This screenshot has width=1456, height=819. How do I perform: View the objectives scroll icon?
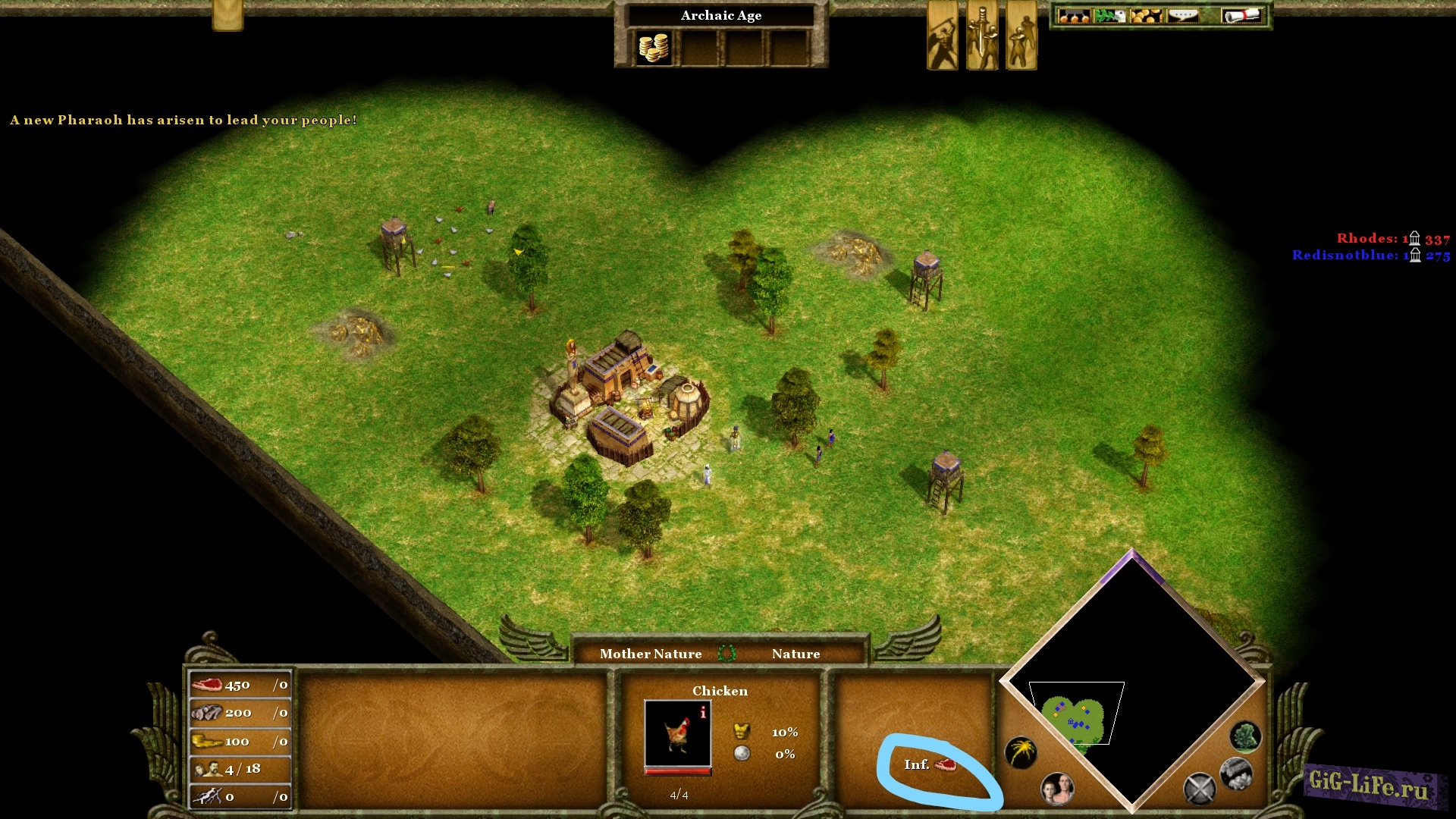pos(1241,15)
